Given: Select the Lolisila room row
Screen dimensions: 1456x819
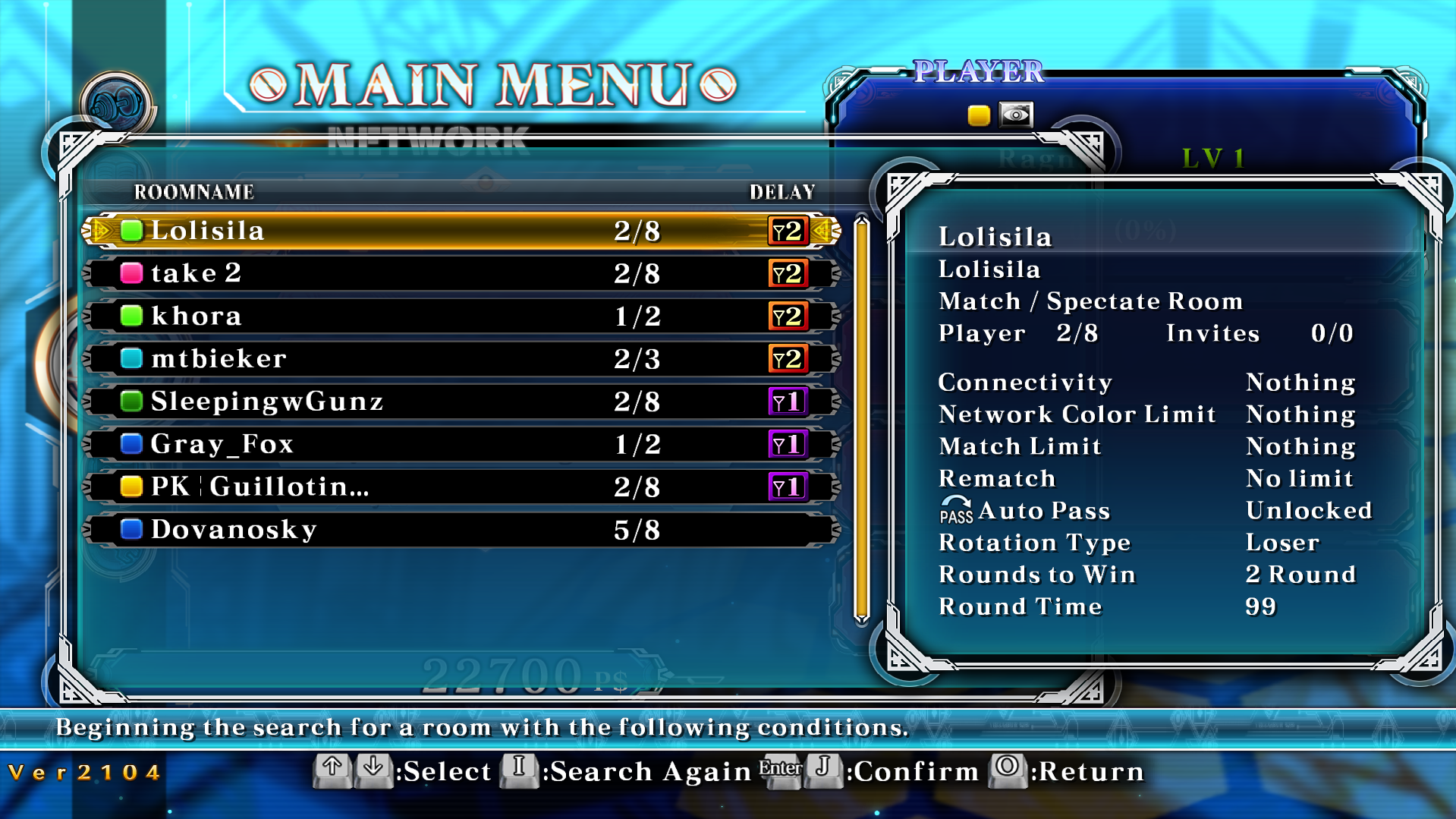Looking at the screenshot, I should 461,231.
